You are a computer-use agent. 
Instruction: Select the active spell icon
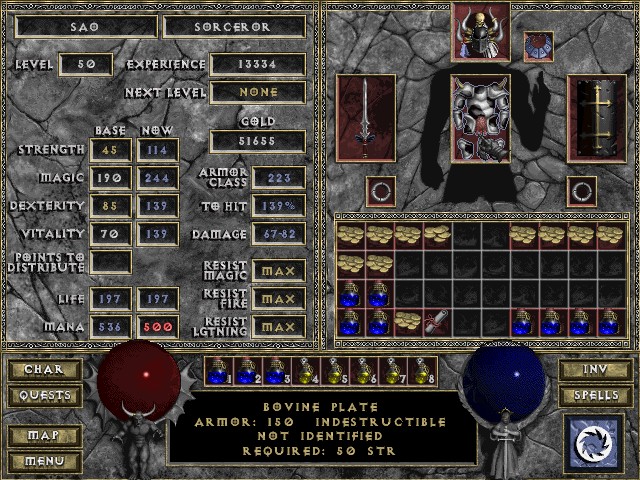[594, 442]
